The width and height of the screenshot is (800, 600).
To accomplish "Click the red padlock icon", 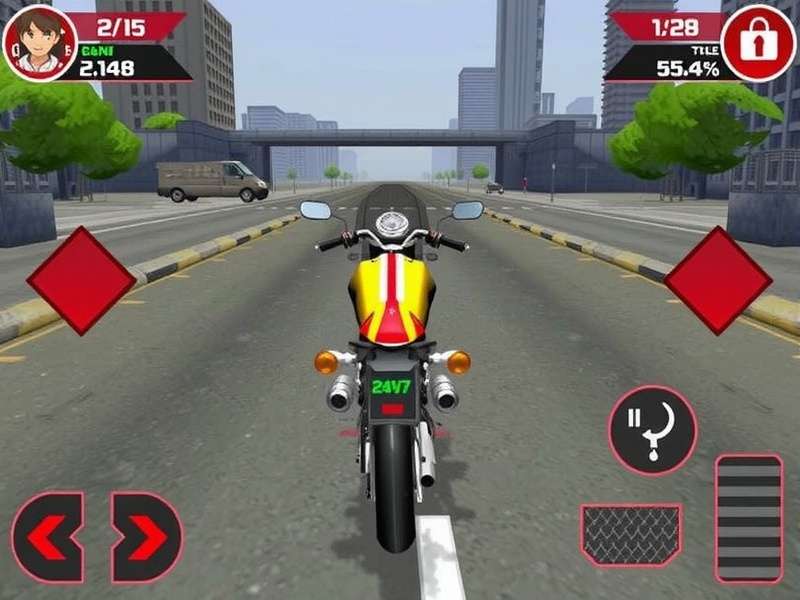I will pos(758,43).
